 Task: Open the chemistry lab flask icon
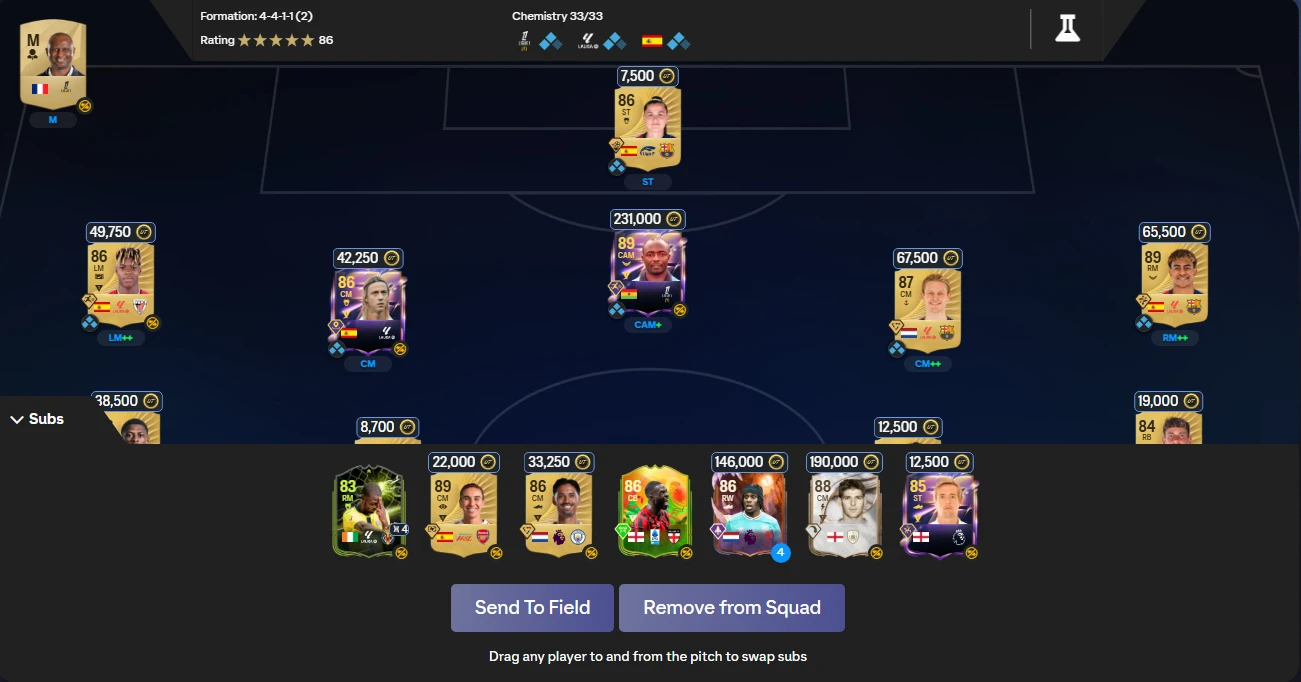pos(1067,28)
